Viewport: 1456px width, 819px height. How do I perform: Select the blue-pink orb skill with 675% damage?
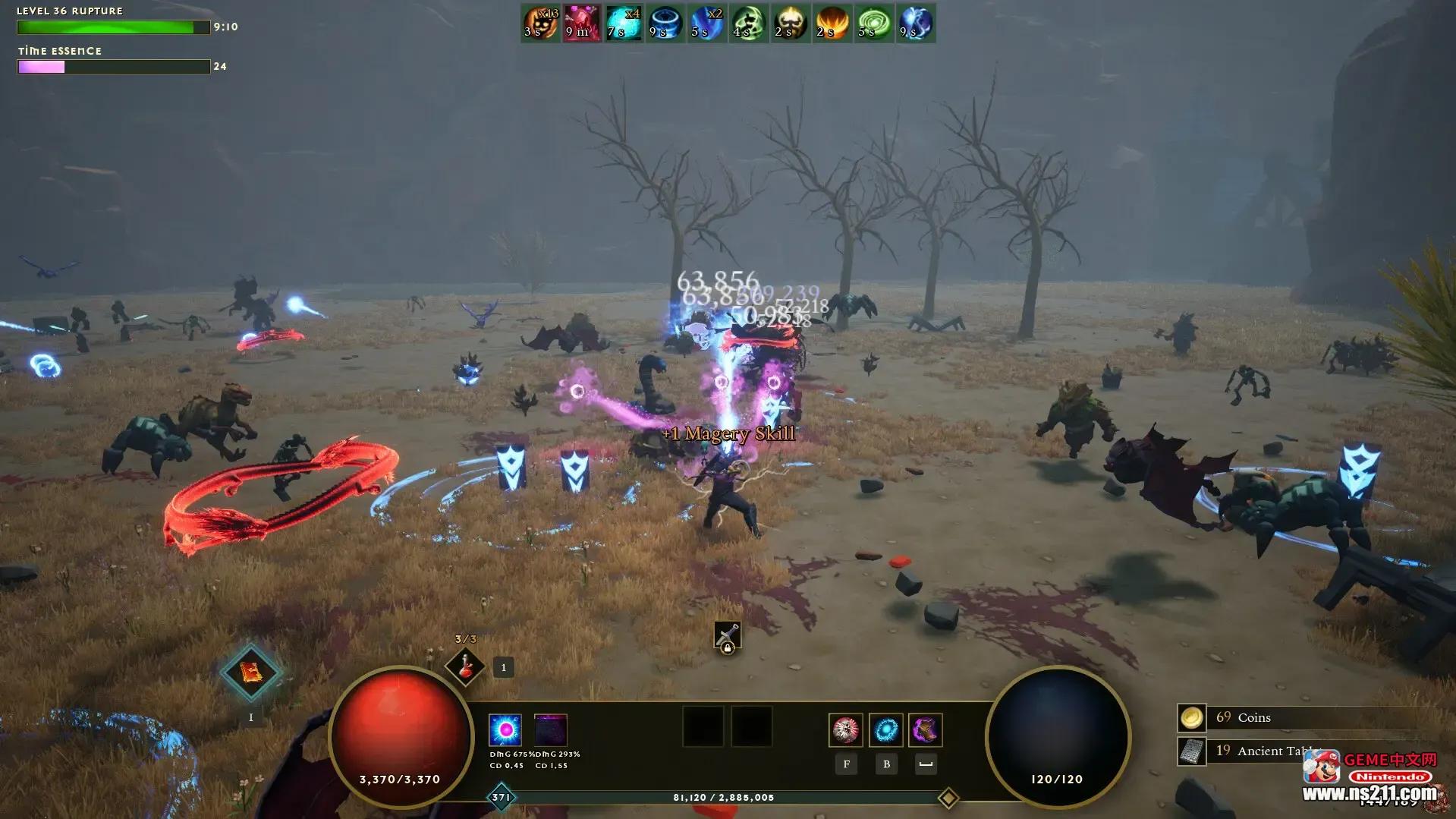[x=505, y=730]
